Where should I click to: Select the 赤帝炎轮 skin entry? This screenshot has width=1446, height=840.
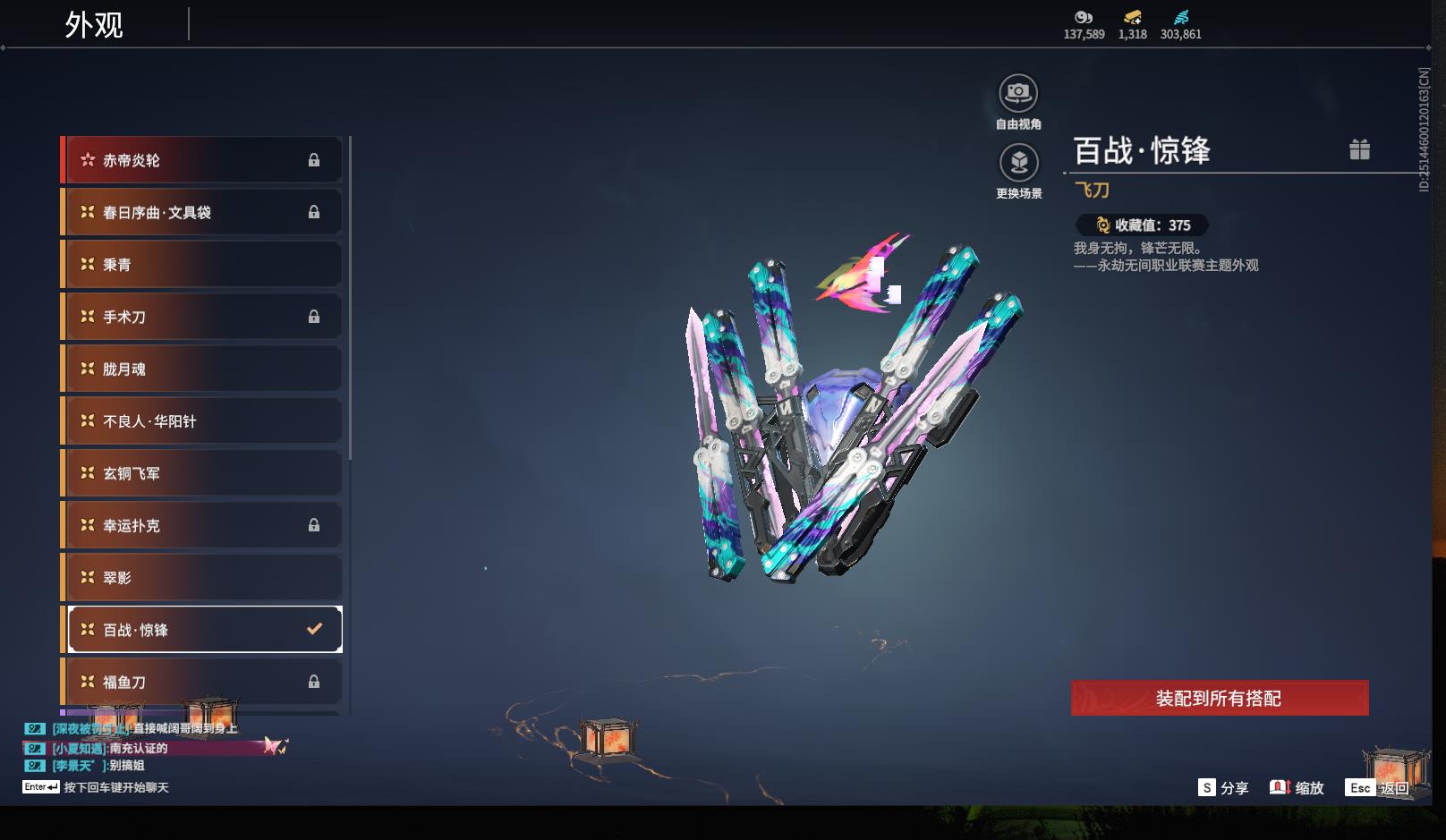tap(201, 160)
